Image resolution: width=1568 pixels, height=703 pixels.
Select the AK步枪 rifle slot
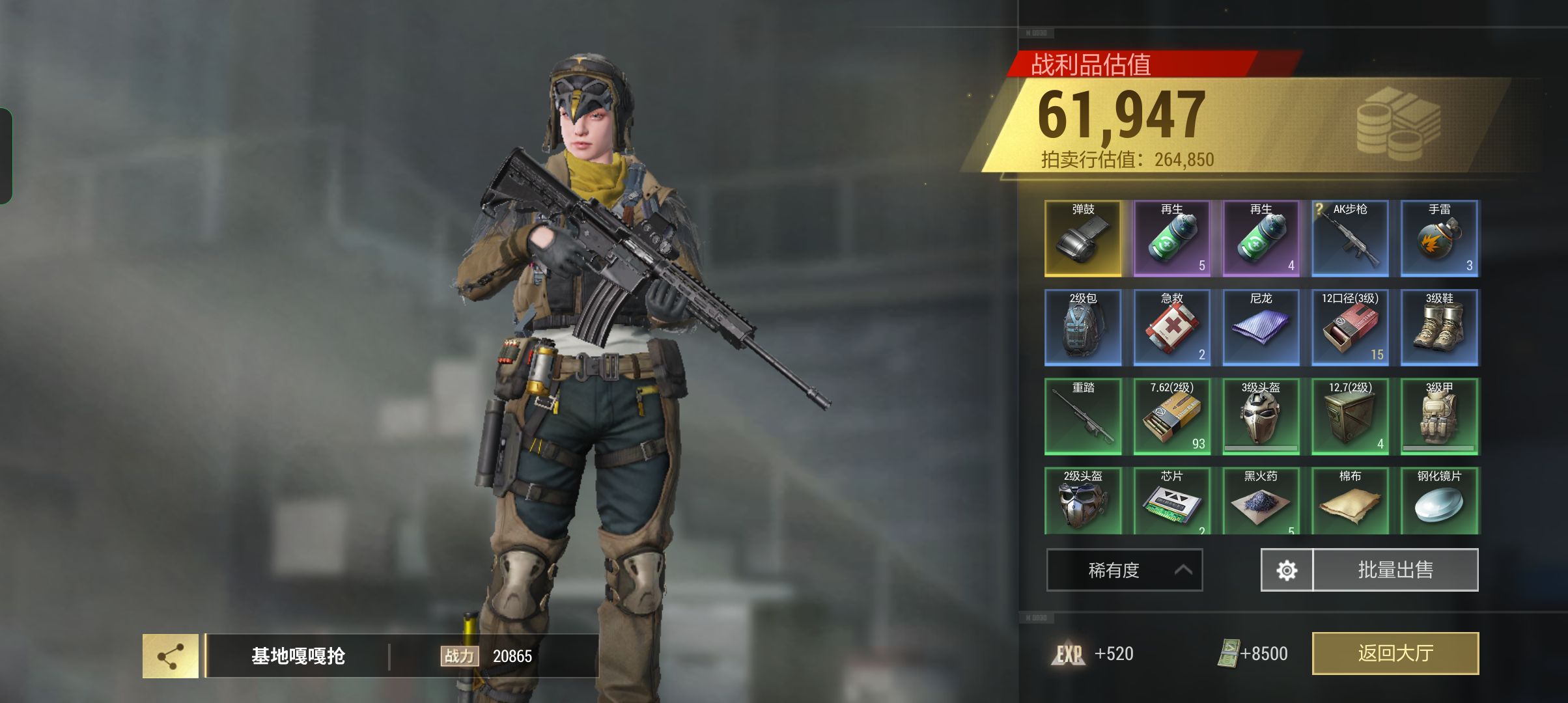pos(1350,238)
